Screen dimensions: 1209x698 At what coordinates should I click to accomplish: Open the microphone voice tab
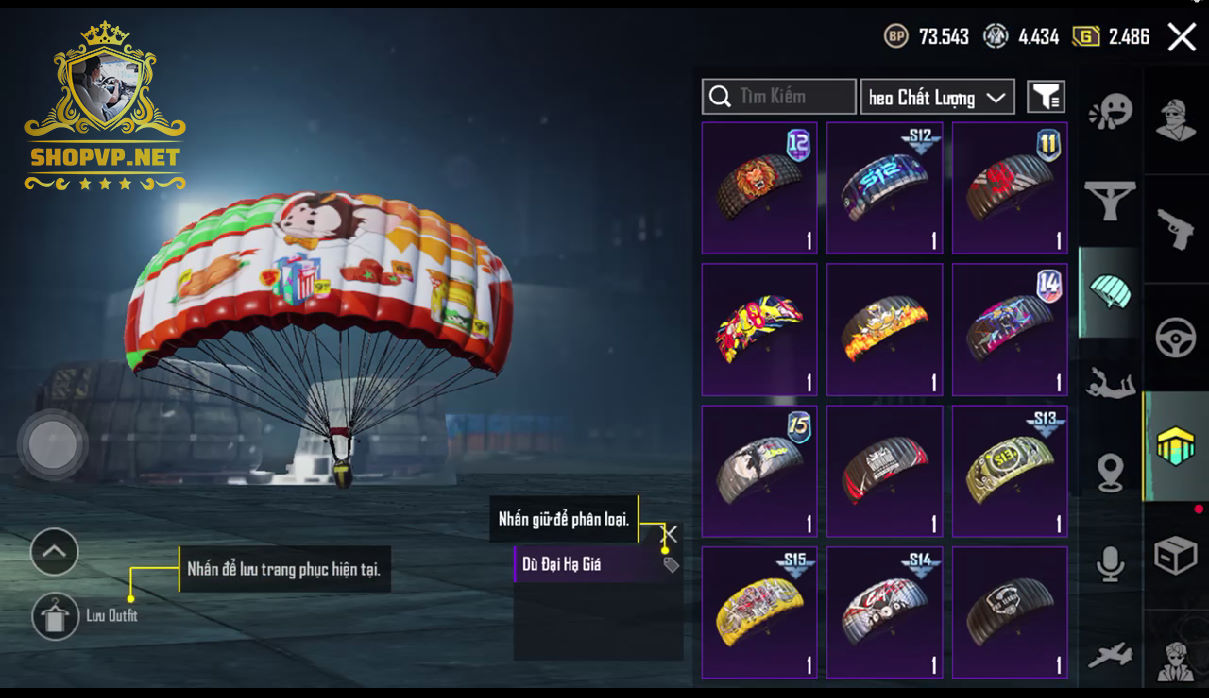pos(1110,564)
